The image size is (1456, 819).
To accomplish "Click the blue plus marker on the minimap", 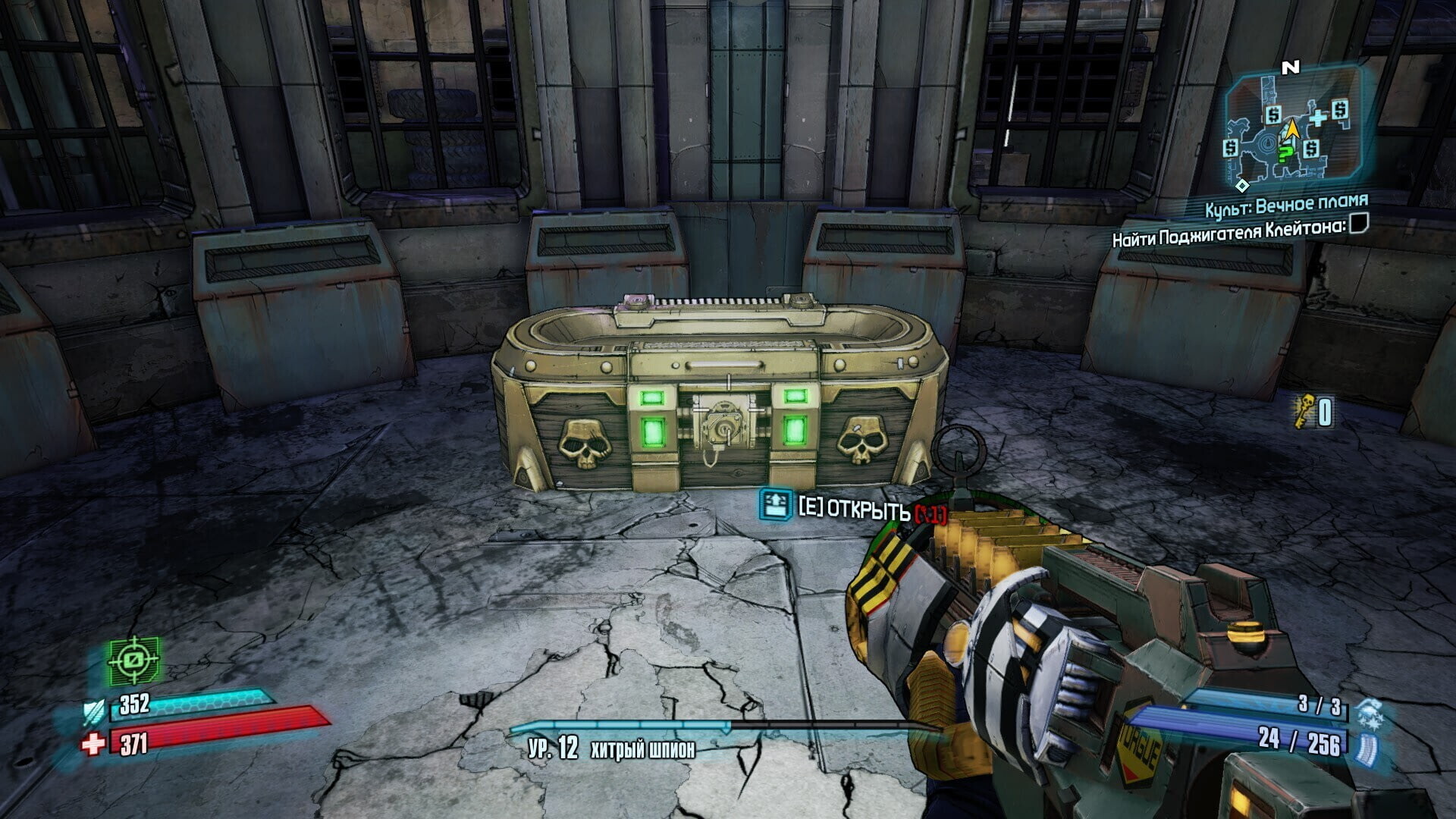I will (x=1318, y=118).
